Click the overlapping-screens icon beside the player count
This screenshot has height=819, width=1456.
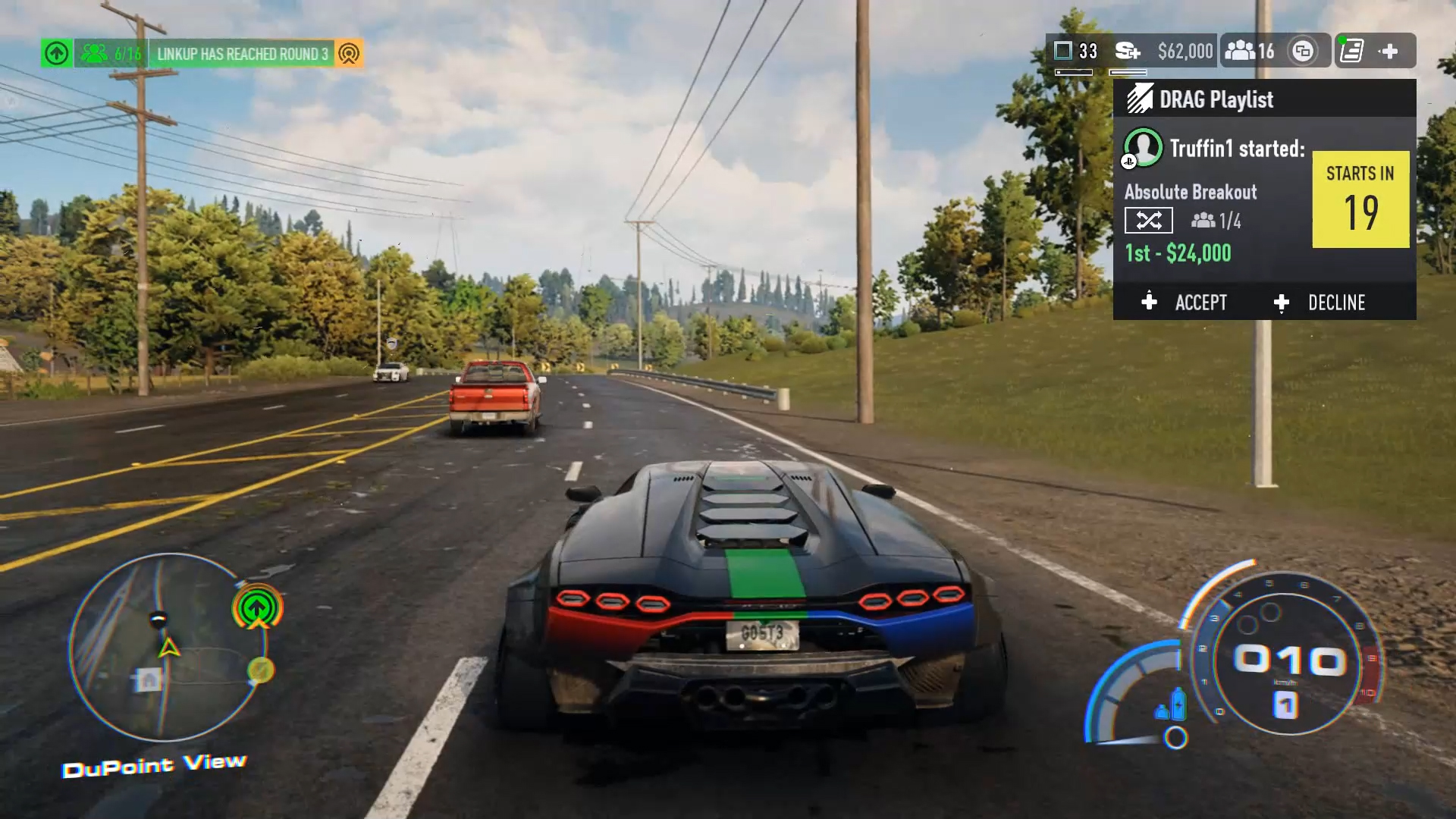tap(1303, 51)
